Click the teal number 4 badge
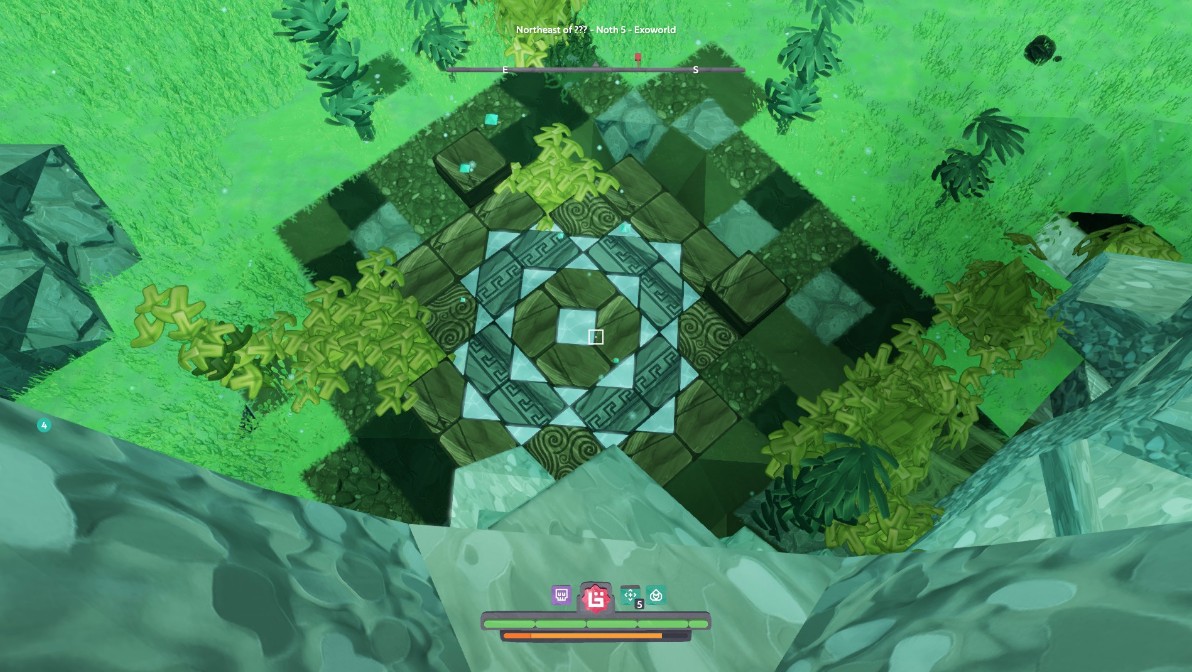The image size is (1192, 672). [44, 425]
